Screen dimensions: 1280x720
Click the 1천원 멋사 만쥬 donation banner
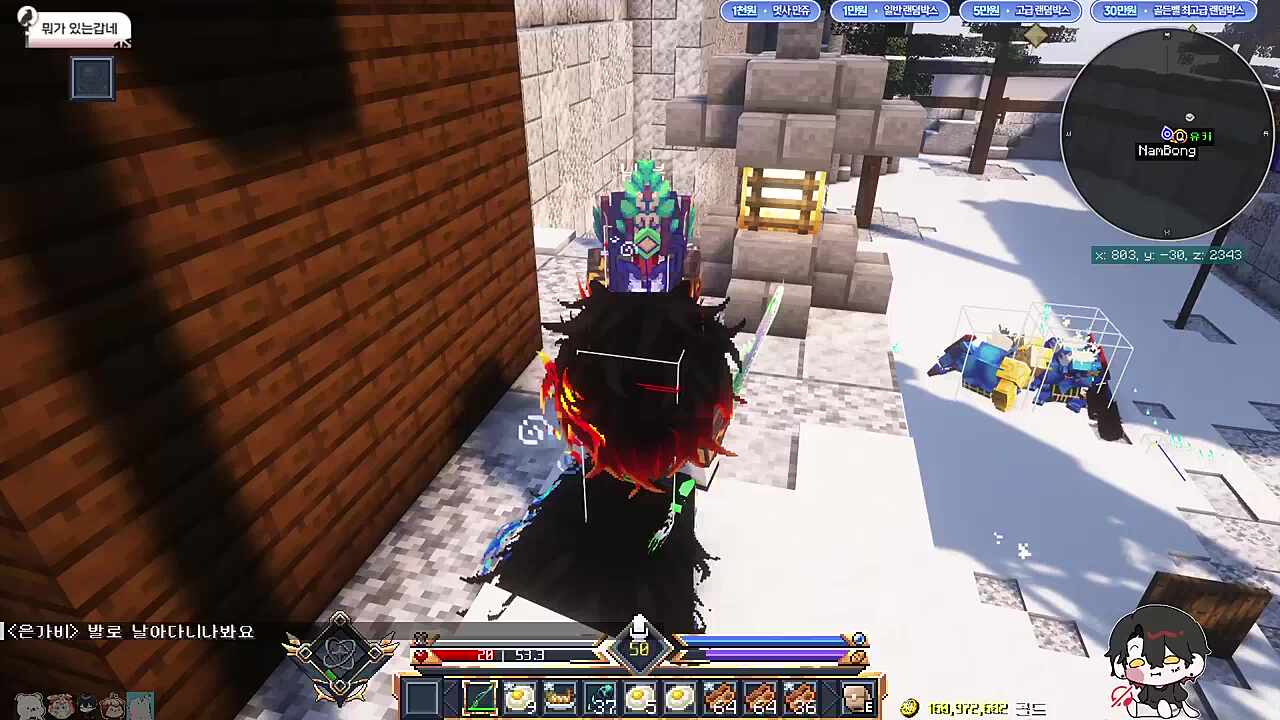(x=770, y=11)
